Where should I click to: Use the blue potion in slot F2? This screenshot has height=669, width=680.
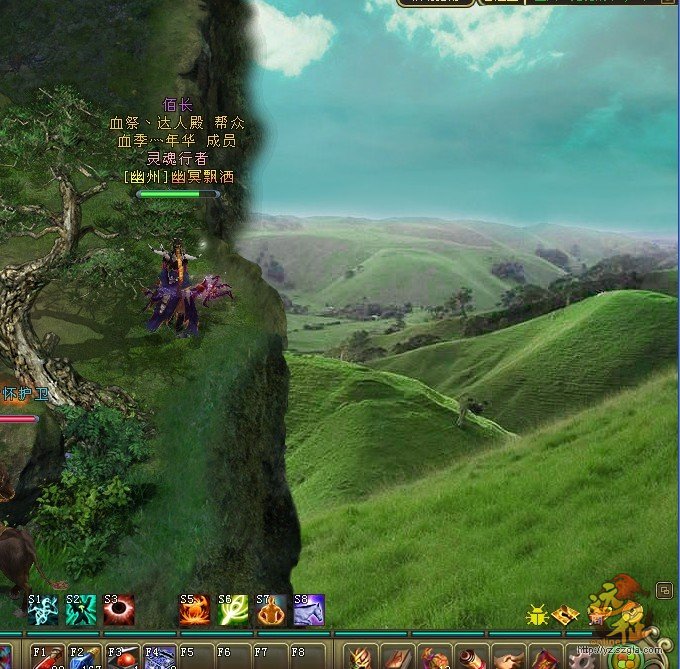click(x=83, y=657)
